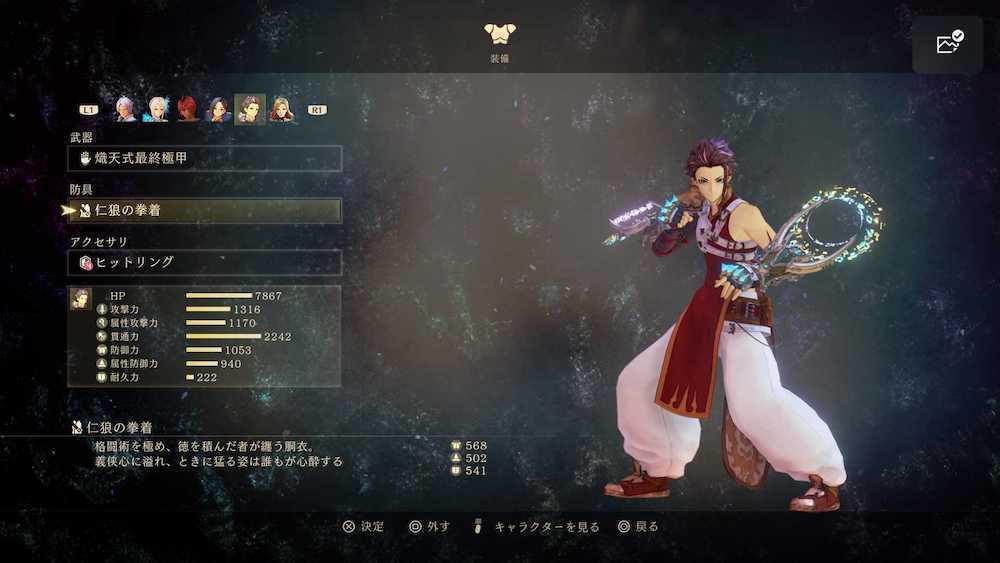Switch to the dark-haired character portrait
Viewport: 1000px width, 563px height.
pos(219,108)
